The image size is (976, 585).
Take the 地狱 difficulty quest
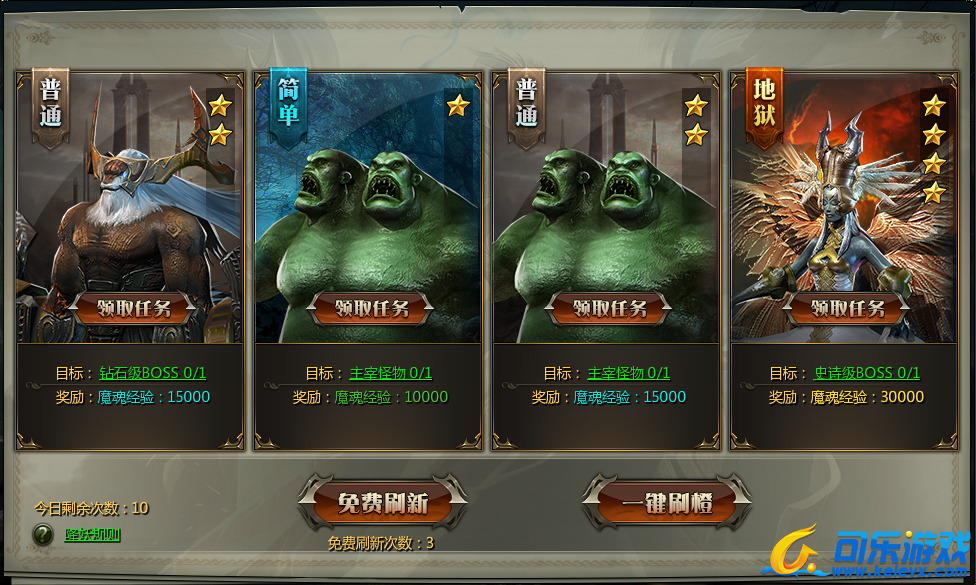pos(847,308)
